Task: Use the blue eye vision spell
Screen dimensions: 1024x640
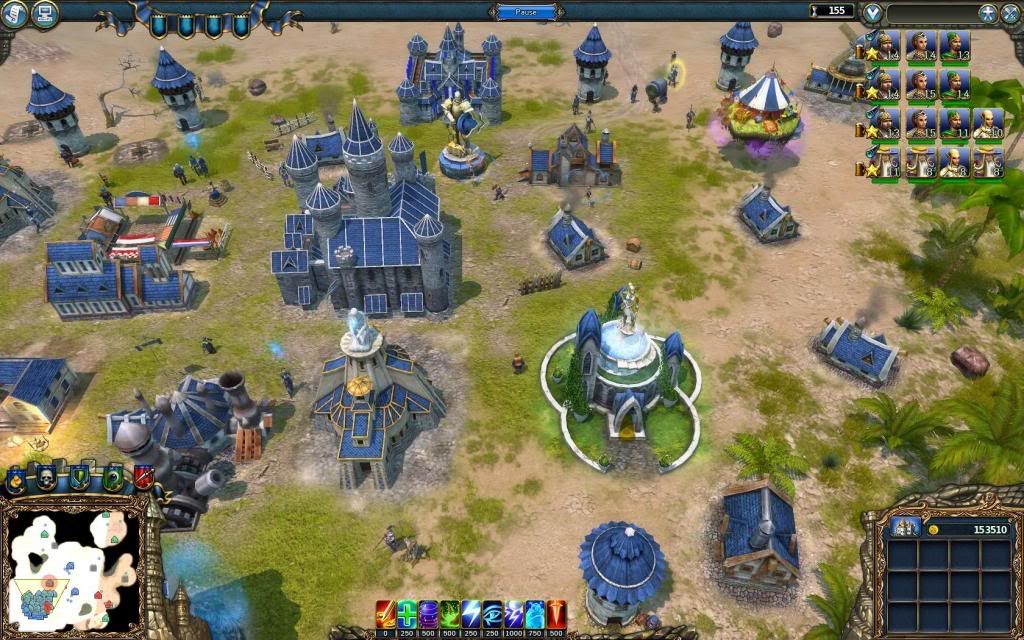Action: coord(493,613)
